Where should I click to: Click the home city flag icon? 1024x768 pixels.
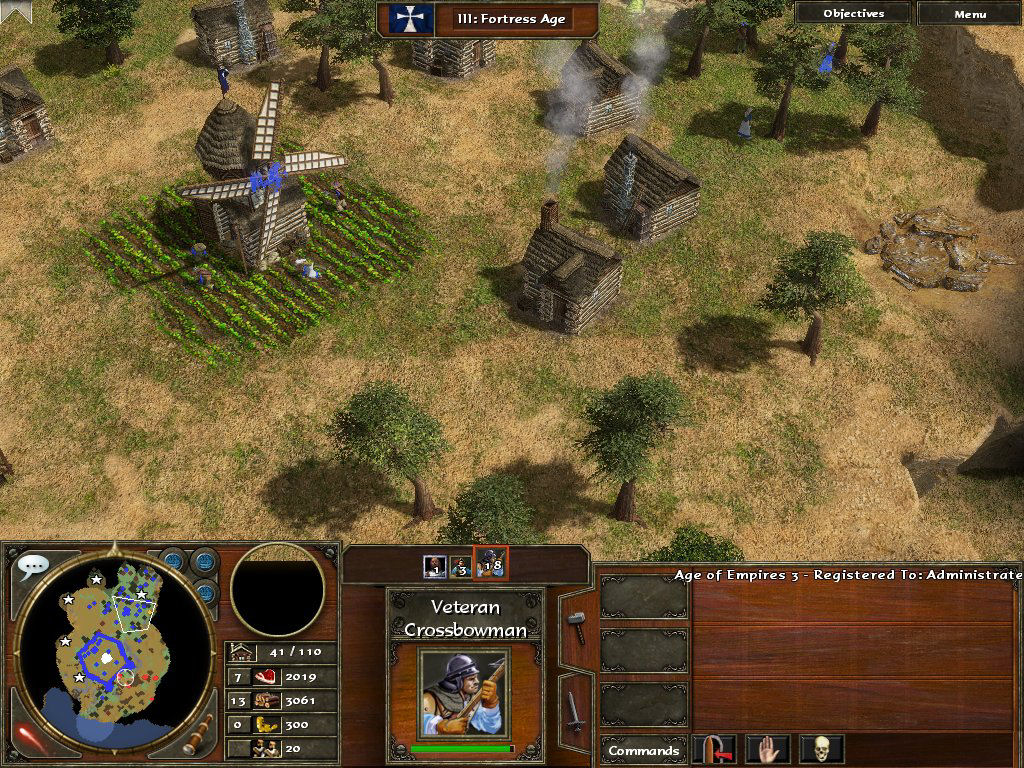[x=408, y=19]
